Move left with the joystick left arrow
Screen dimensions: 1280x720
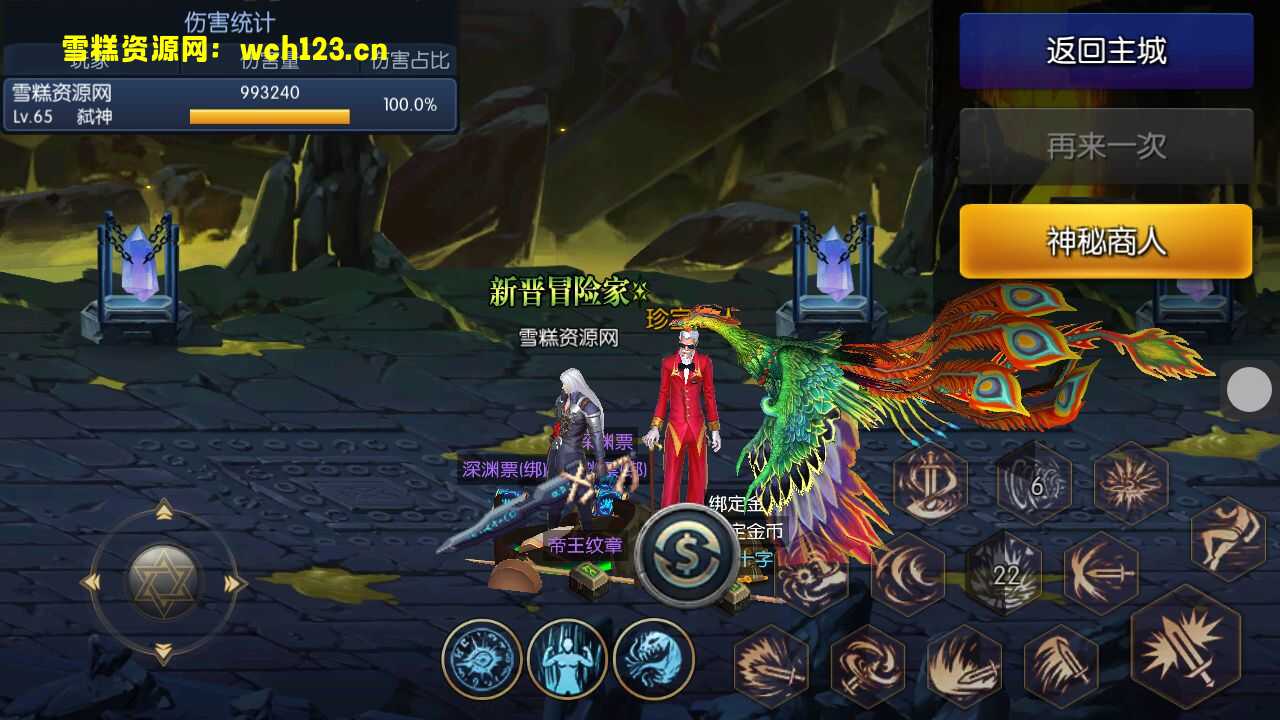click(92, 583)
